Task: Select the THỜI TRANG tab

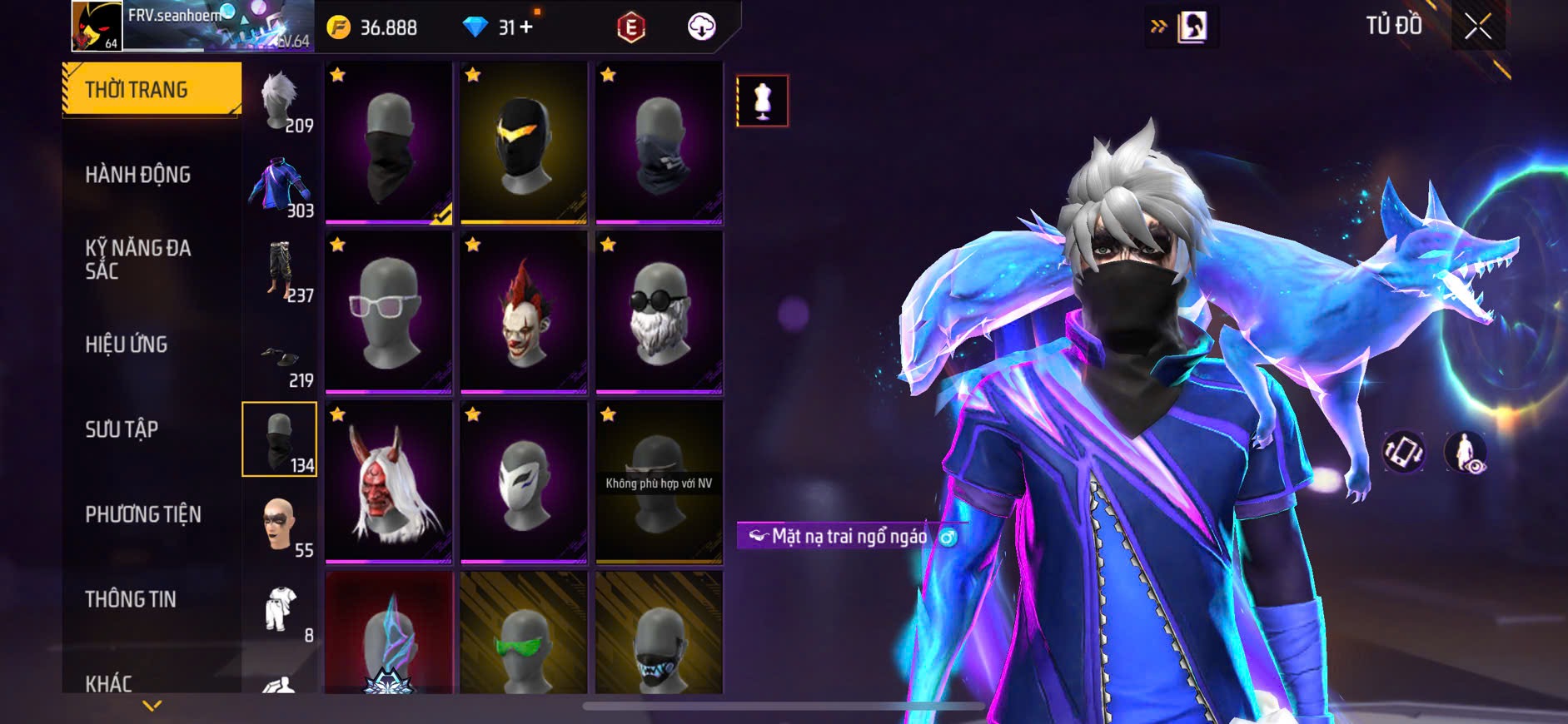Action: (x=152, y=89)
